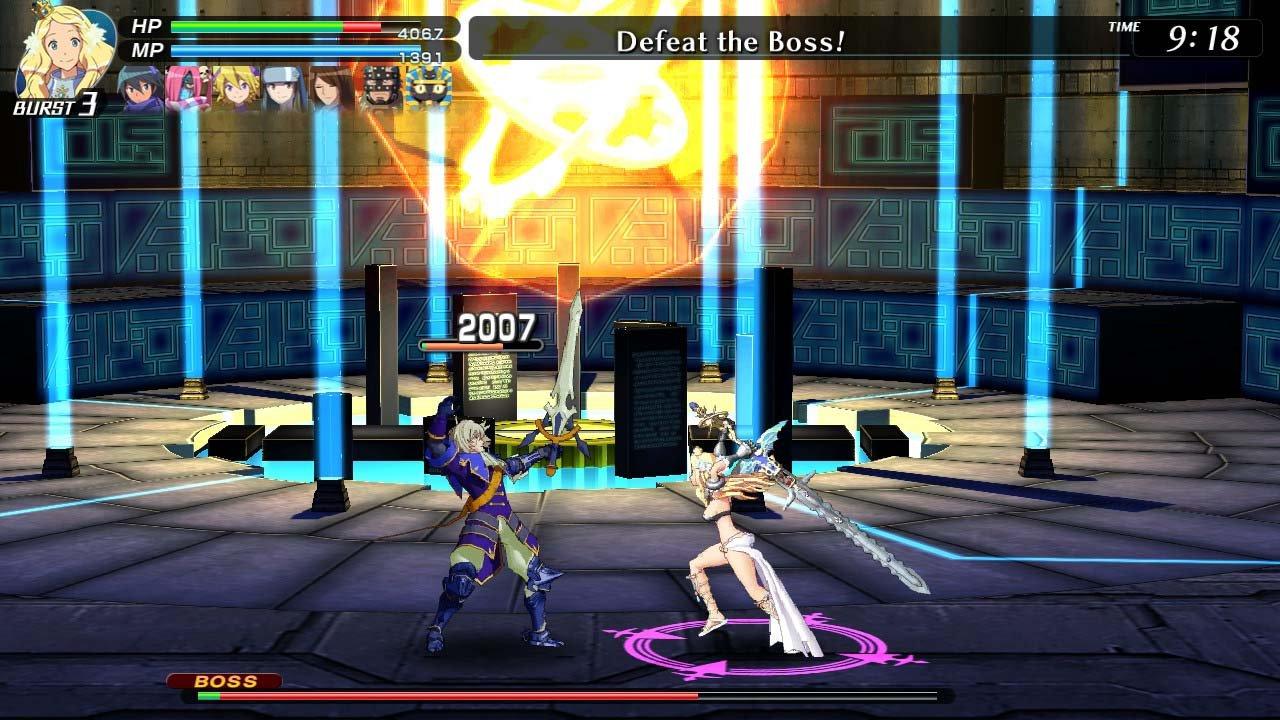Choose the dark-haired purple-scarf ally portrait

(x=142, y=89)
